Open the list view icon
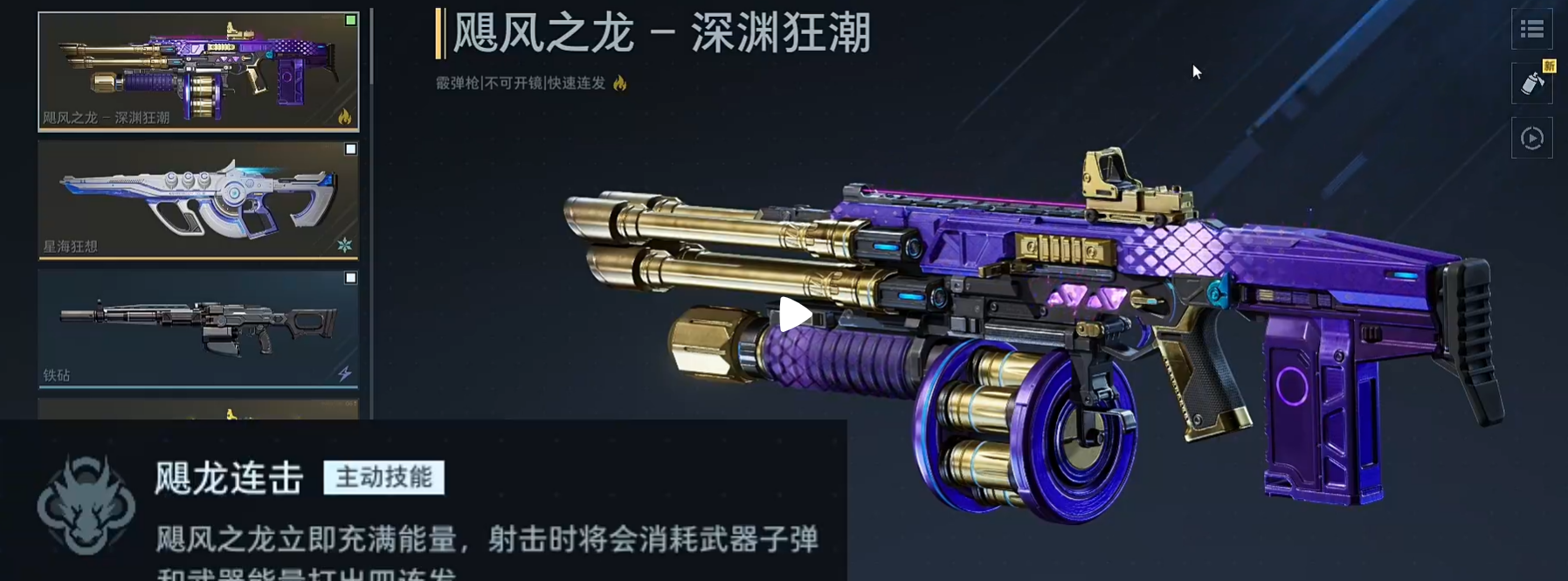This screenshot has height=581, width=1568. point(1531,30)
